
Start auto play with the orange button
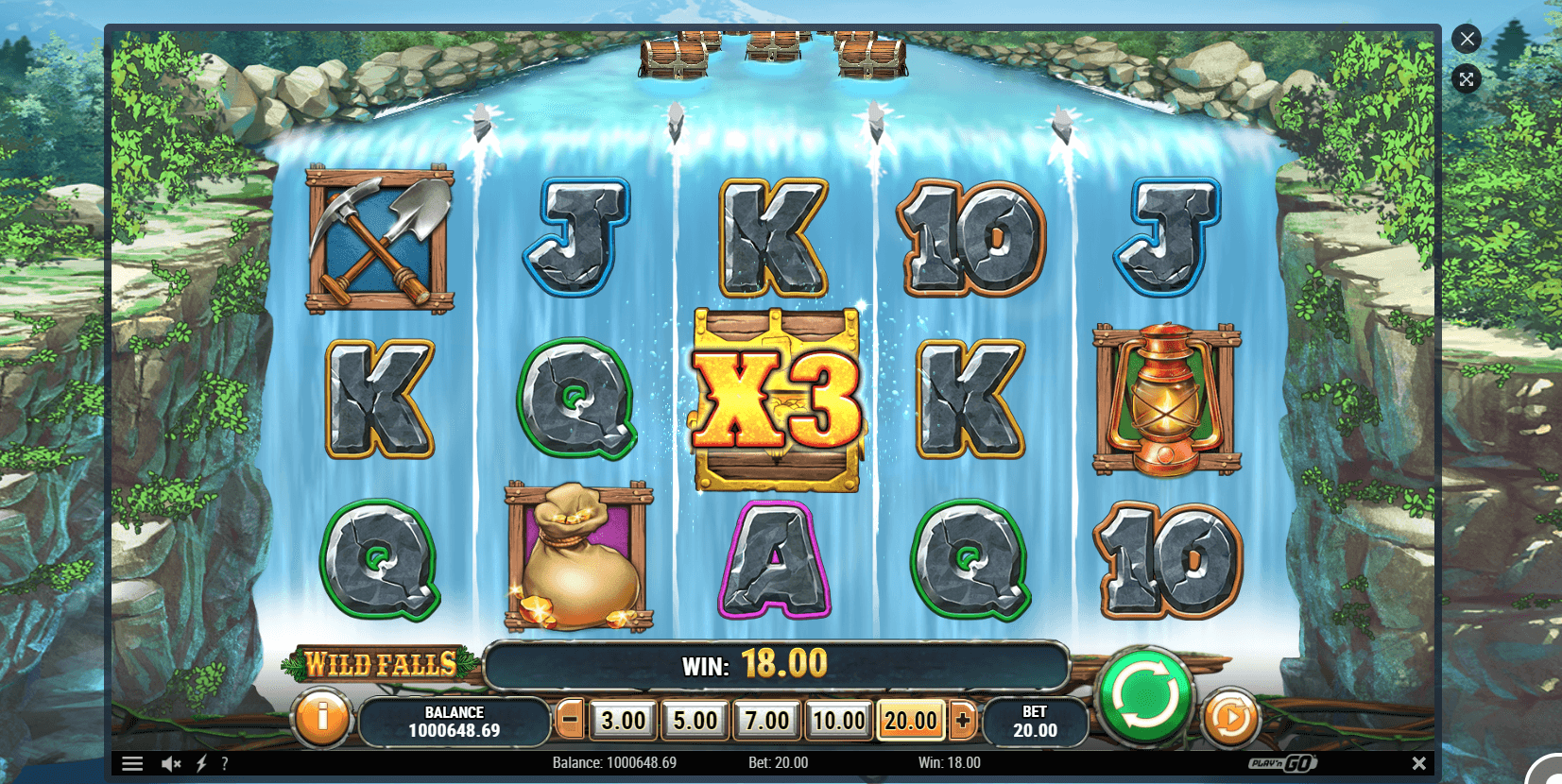[x=1230, y=719]
